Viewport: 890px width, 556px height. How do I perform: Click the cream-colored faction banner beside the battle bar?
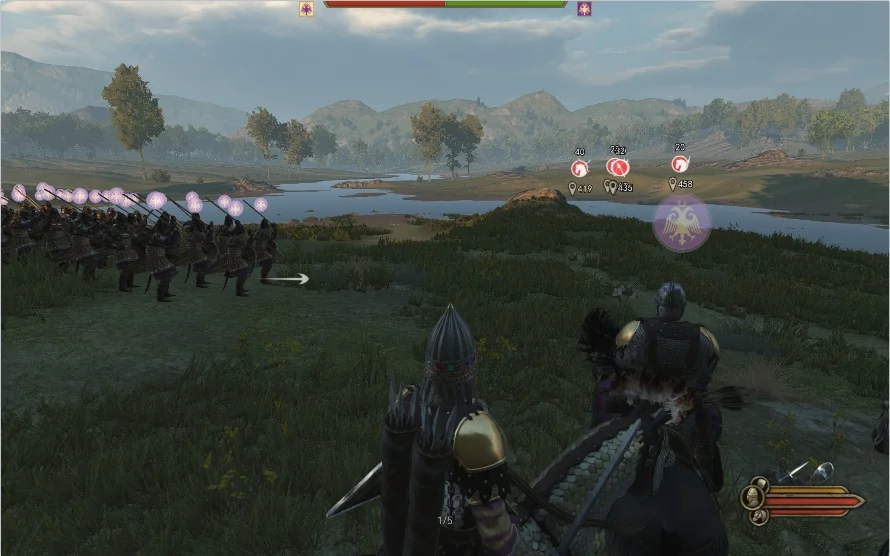click(306, 9)
